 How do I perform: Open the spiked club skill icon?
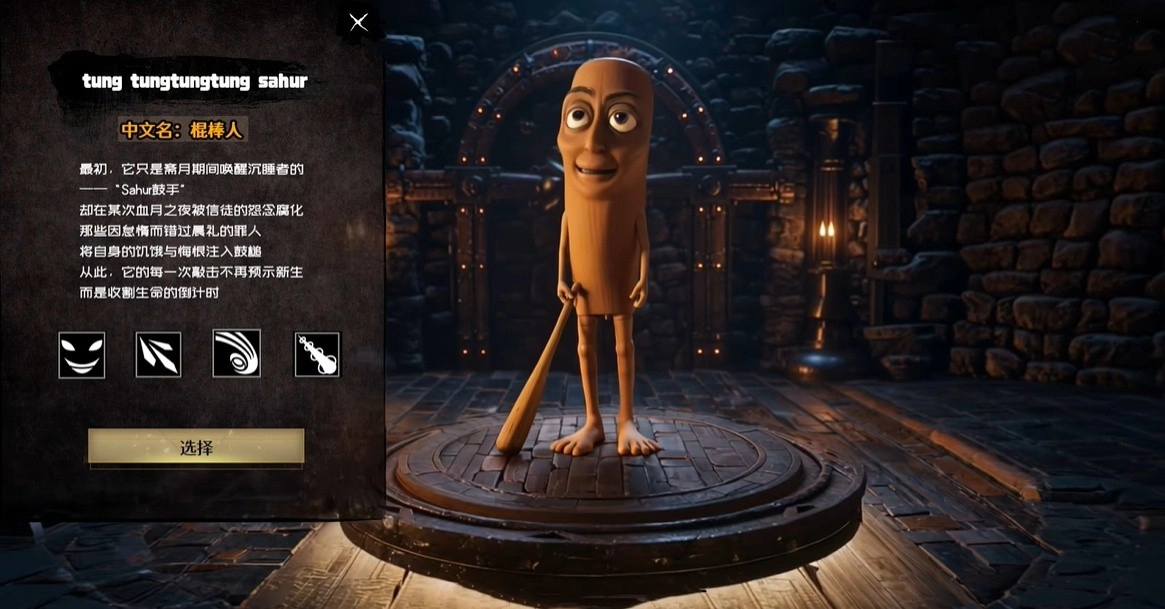pos(317,355)
